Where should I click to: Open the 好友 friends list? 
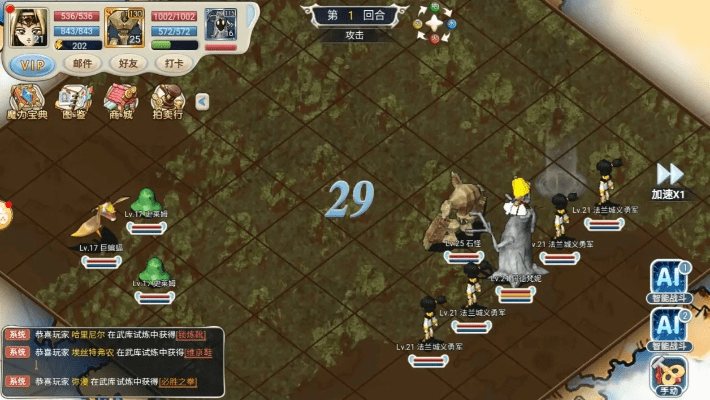point(130,64)
